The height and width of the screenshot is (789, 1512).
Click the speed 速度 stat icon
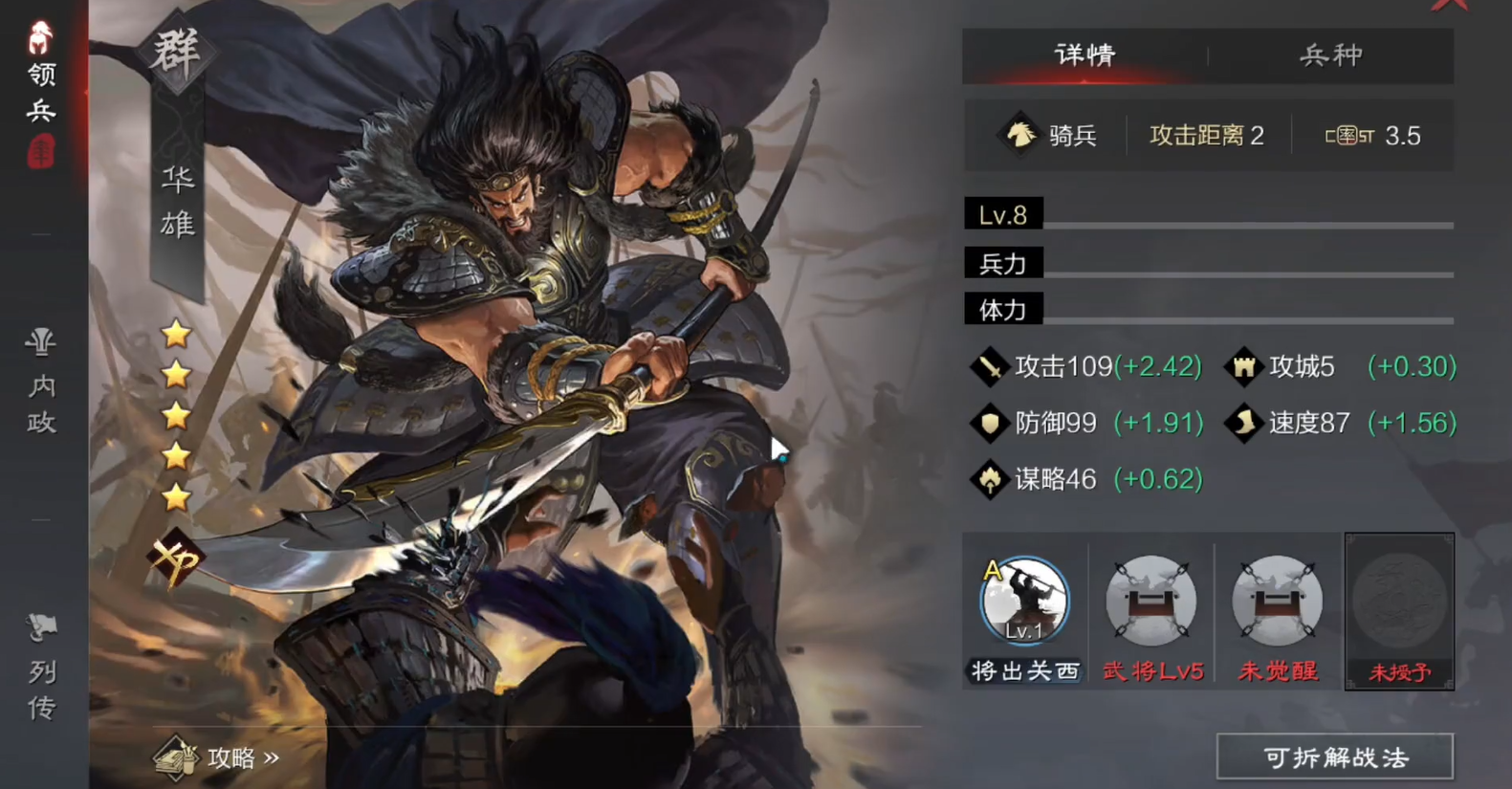coord(1243,423)
